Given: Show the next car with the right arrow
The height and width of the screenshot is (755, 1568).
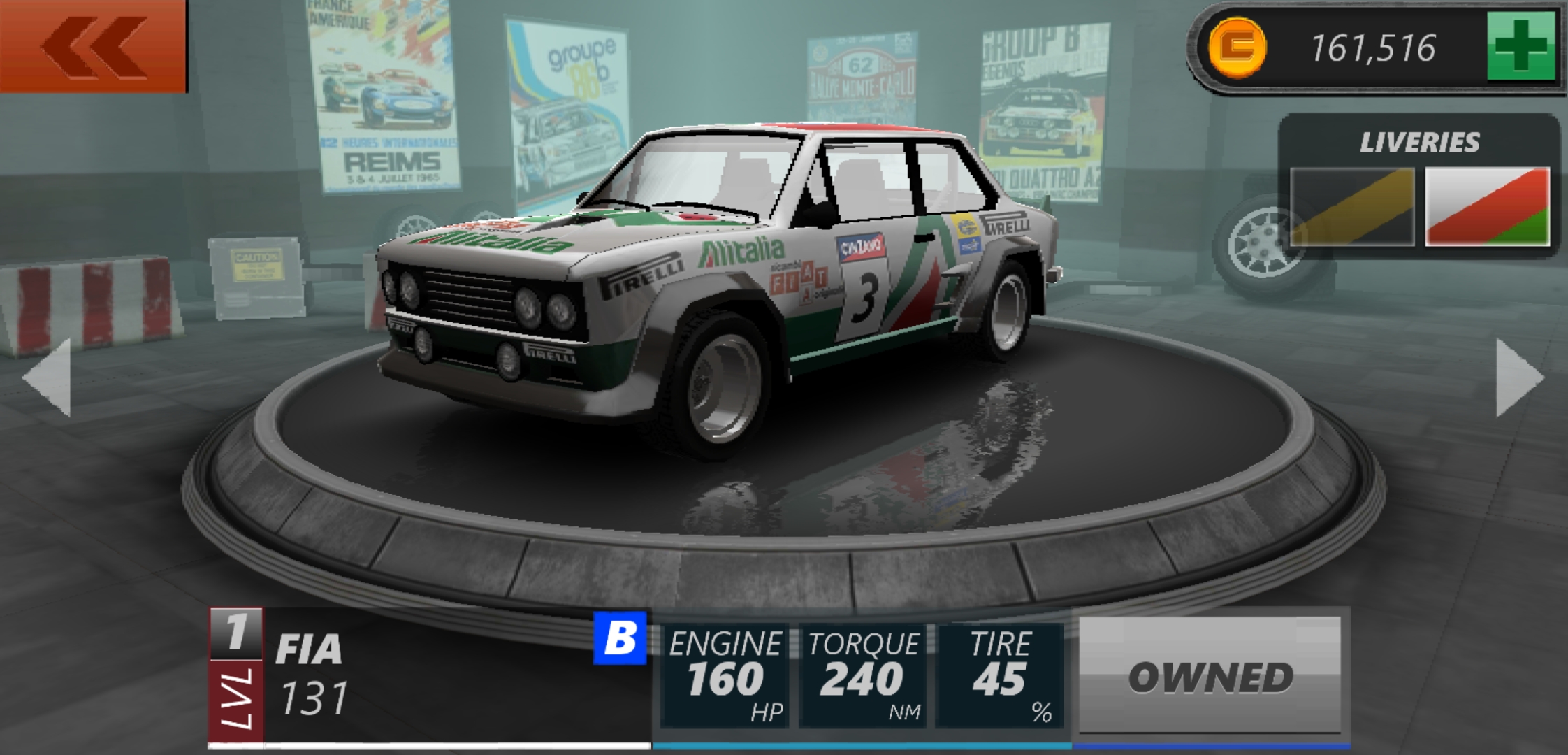Looking at the screenshot, I should pos(1519,377).
